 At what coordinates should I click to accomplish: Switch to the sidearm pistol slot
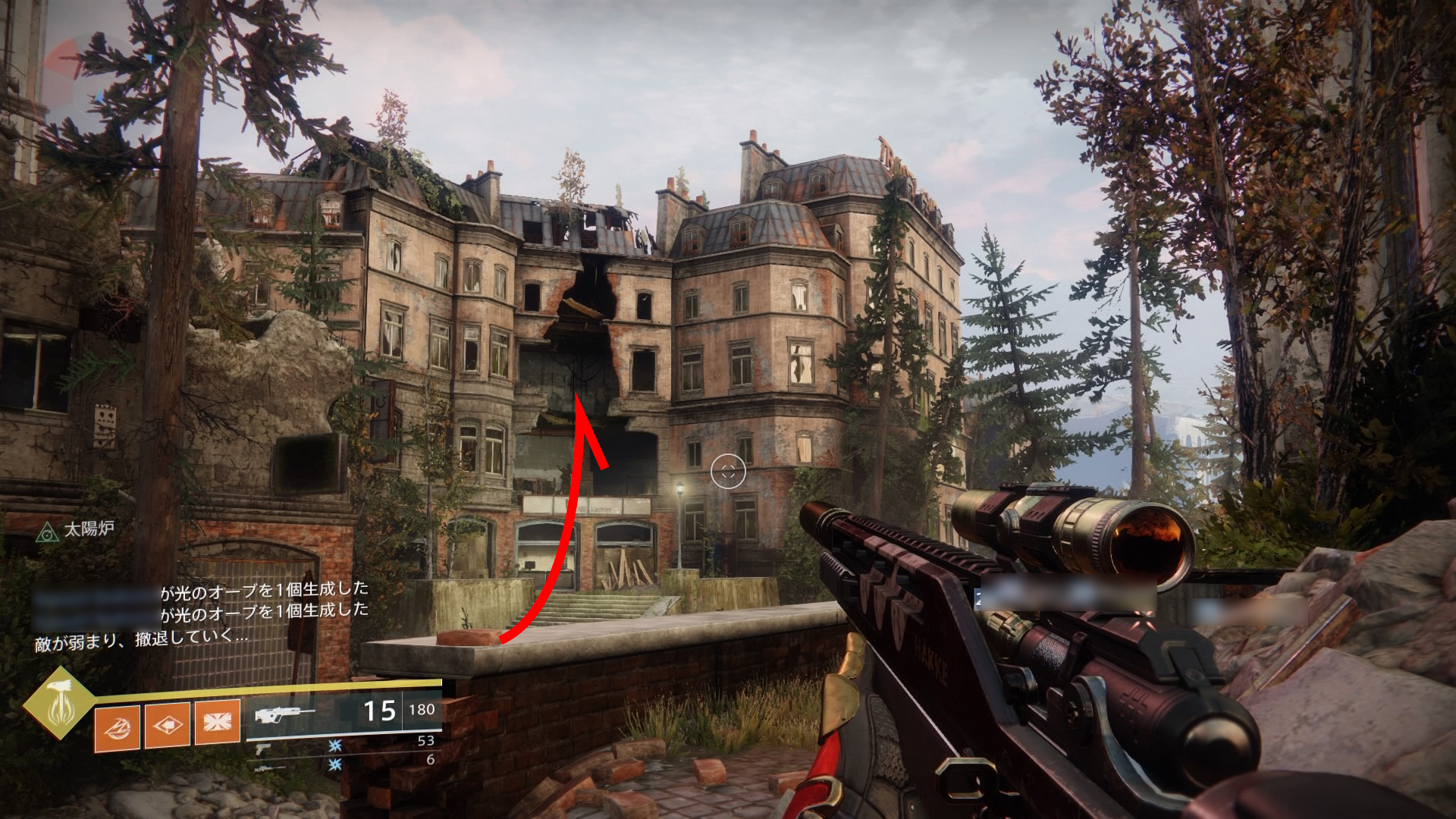coord(264,749)
